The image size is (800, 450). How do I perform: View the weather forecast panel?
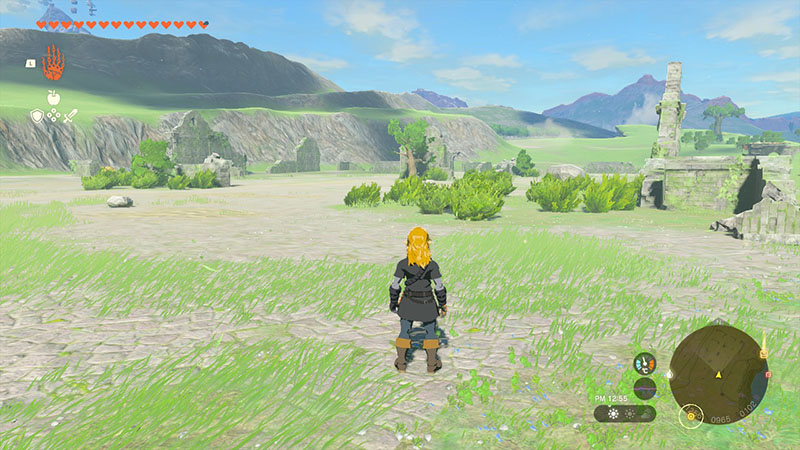(x=624, y=413)
